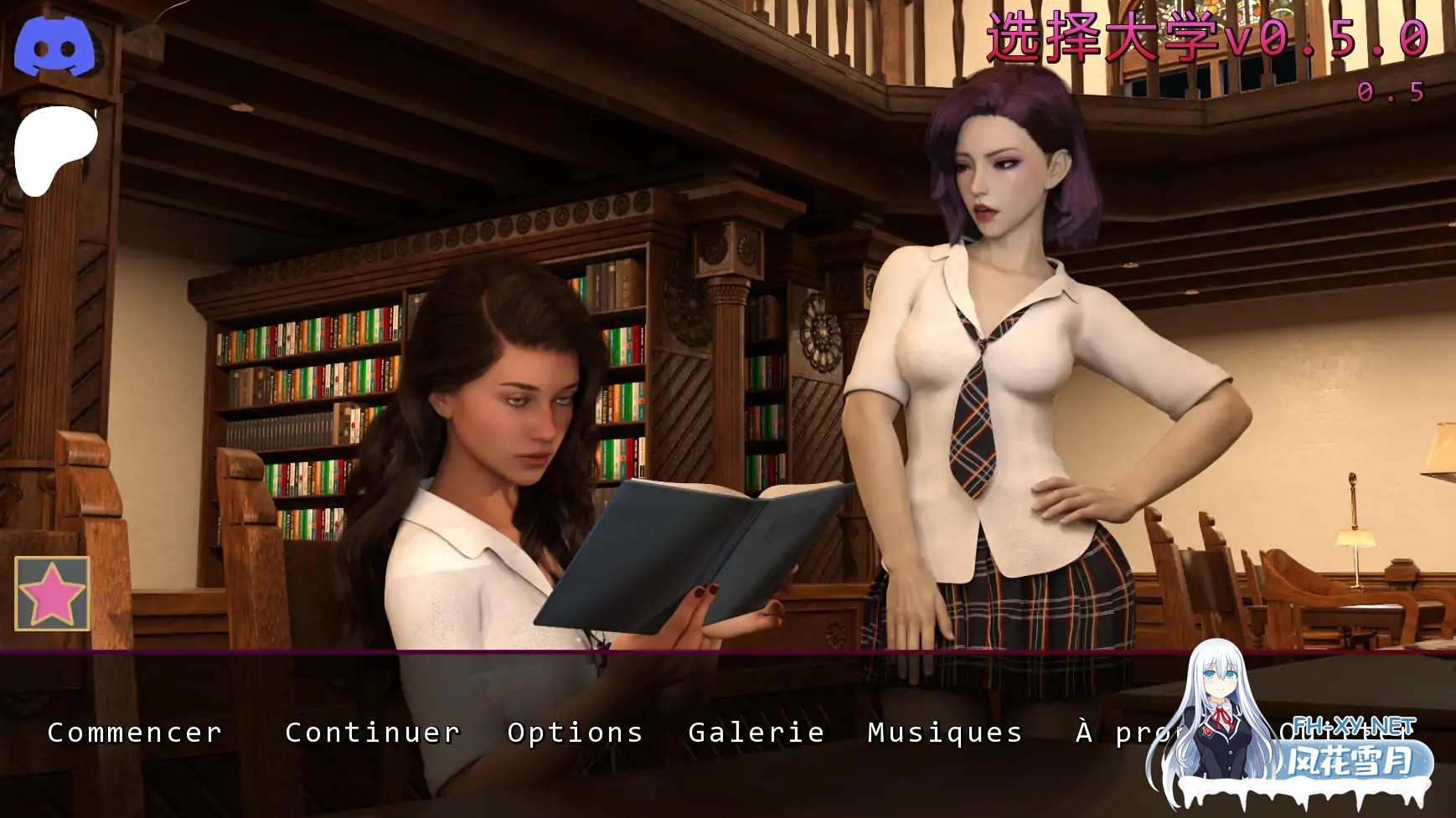
Task: Click Continuer to load a save
Action: click(x=371, y=733)
